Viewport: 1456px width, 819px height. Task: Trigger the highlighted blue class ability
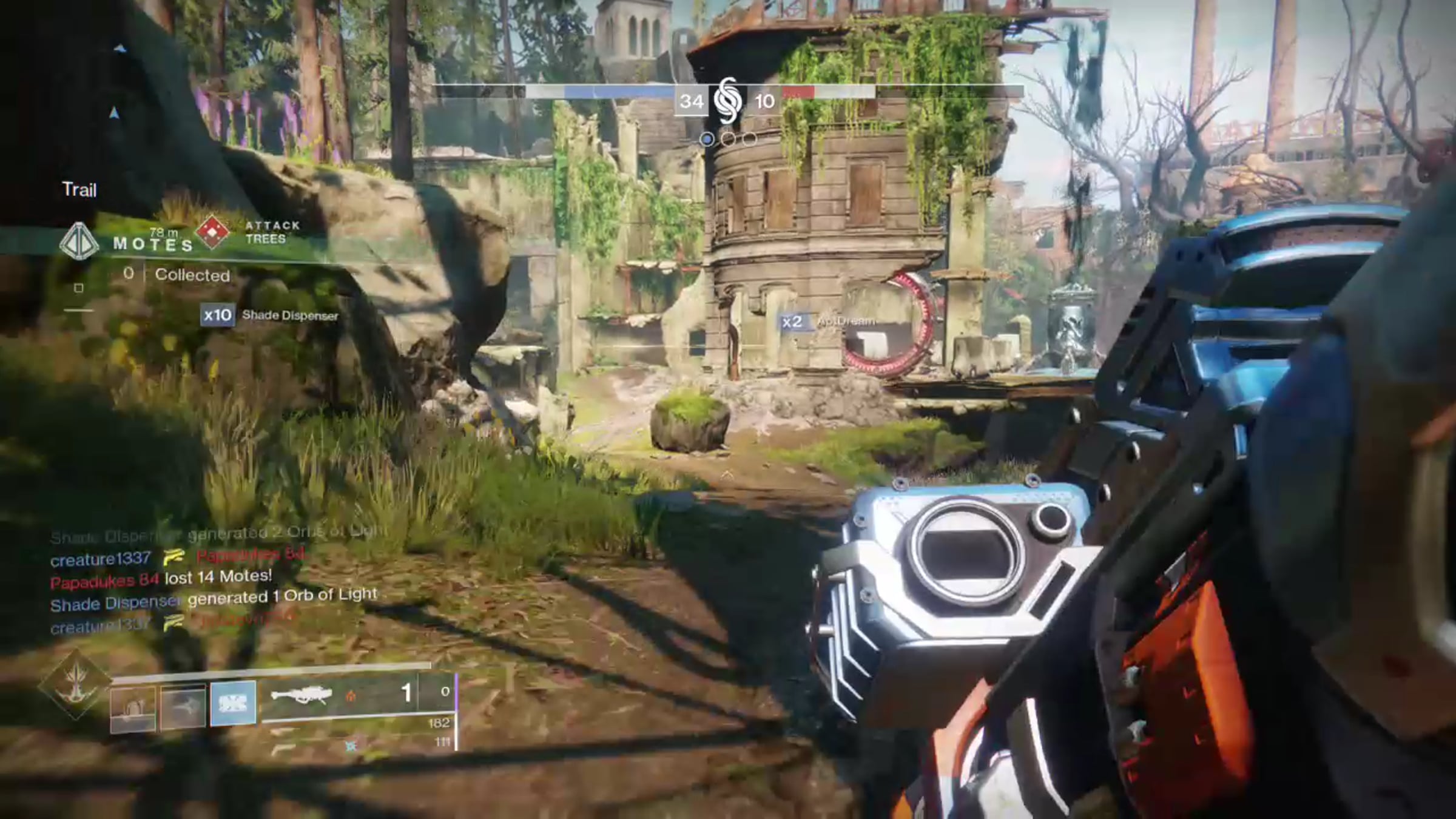233,703
